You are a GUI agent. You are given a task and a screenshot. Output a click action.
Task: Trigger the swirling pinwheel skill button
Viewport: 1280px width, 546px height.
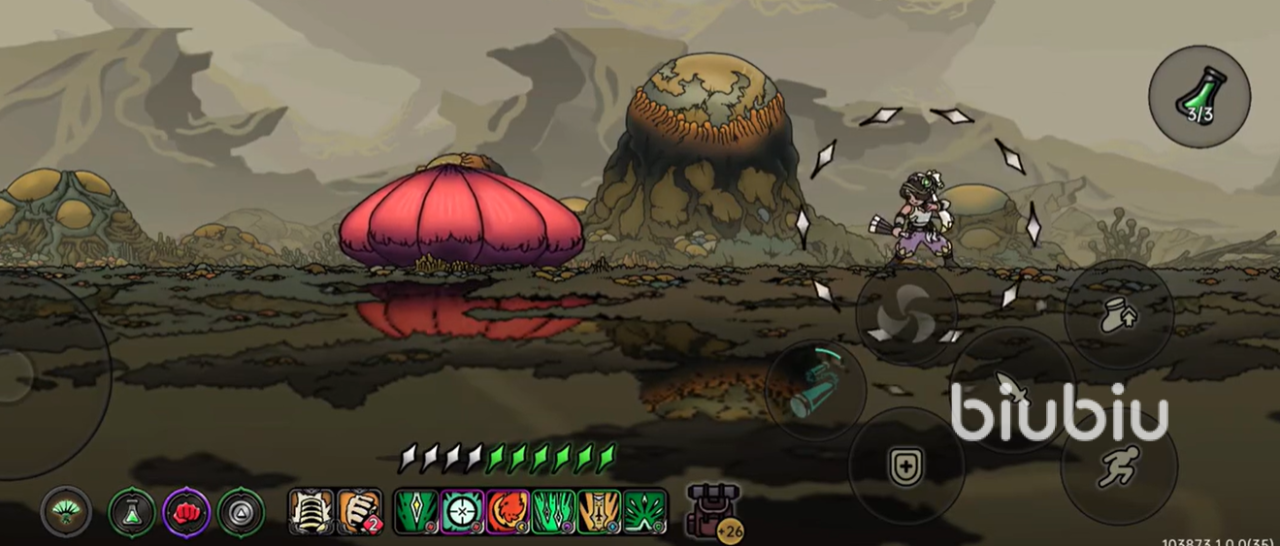[906, 315]
